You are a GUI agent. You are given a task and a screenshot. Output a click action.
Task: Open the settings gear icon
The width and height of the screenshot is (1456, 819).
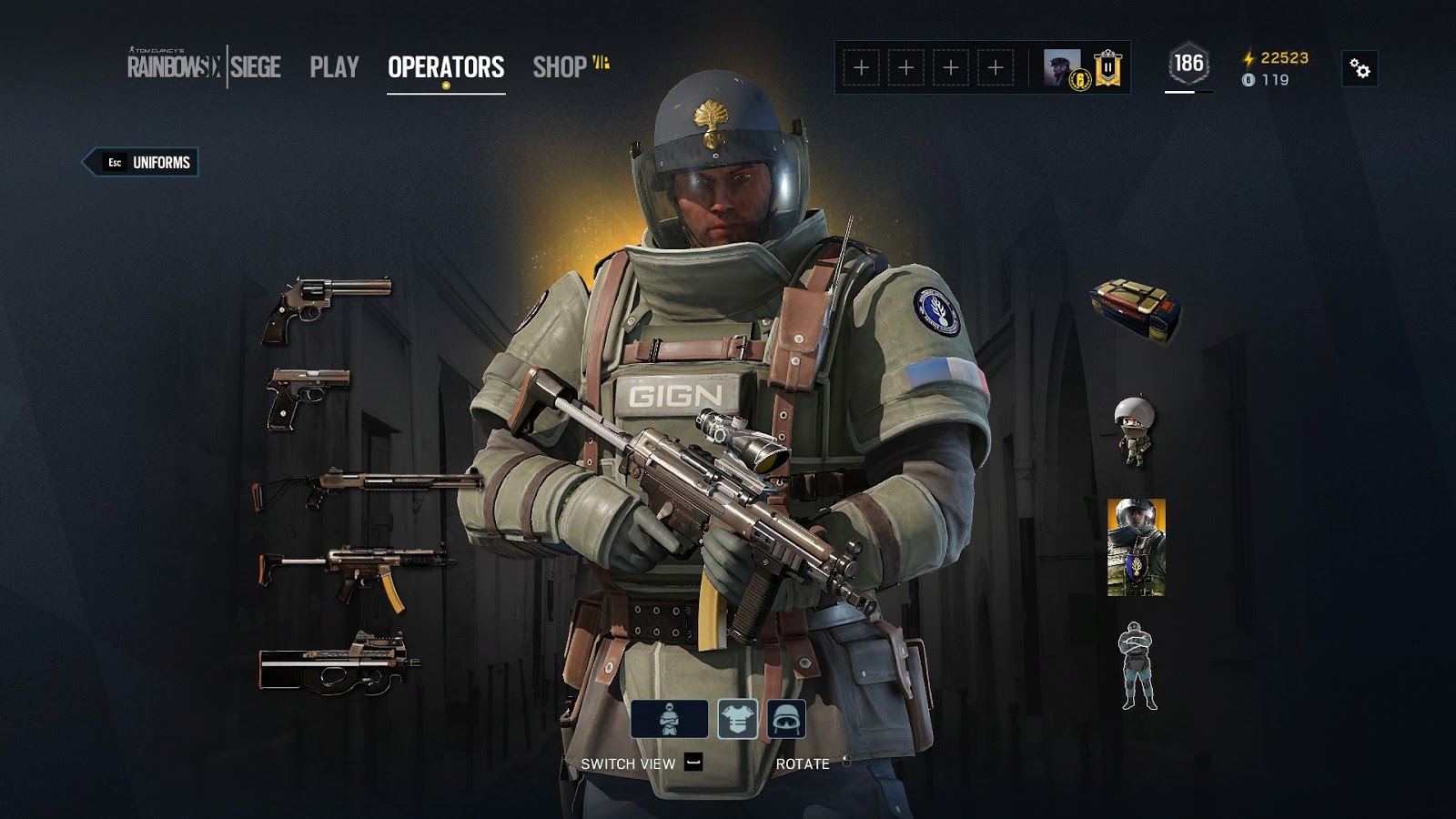tap(1360, 66)
